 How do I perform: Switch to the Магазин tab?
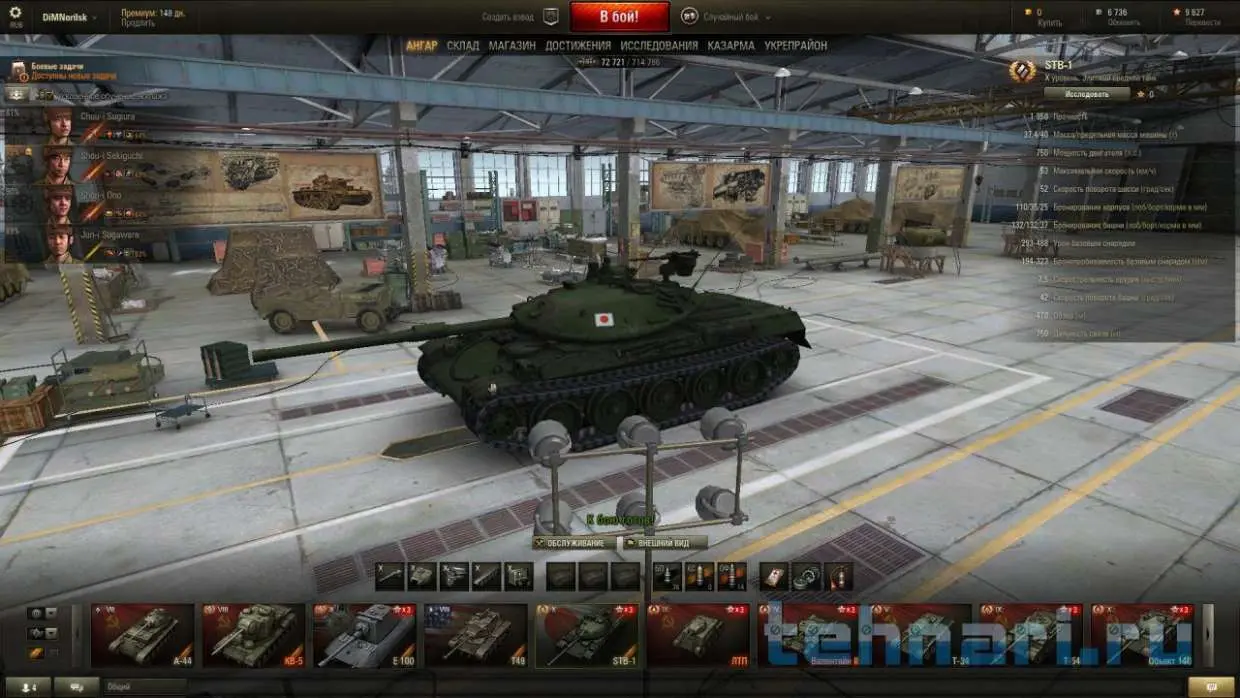512,46
